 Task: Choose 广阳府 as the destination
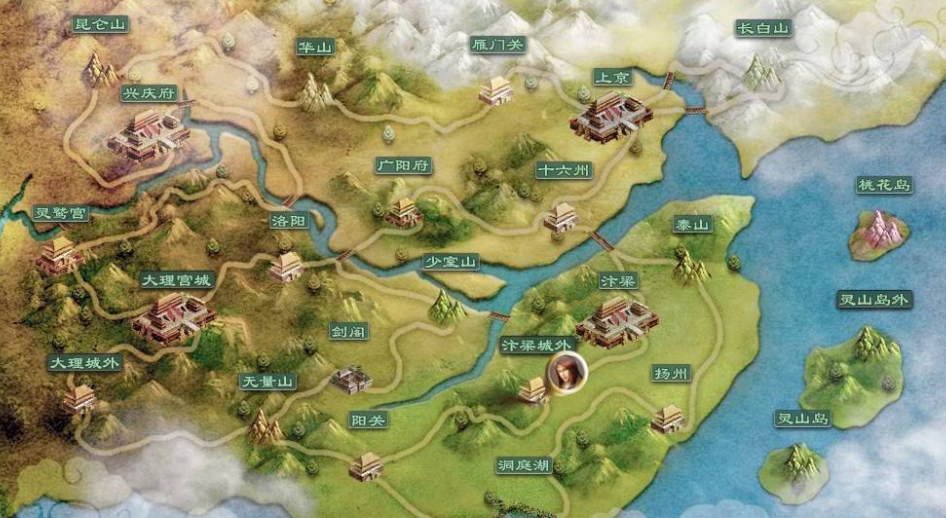click(x=403, y=165)
